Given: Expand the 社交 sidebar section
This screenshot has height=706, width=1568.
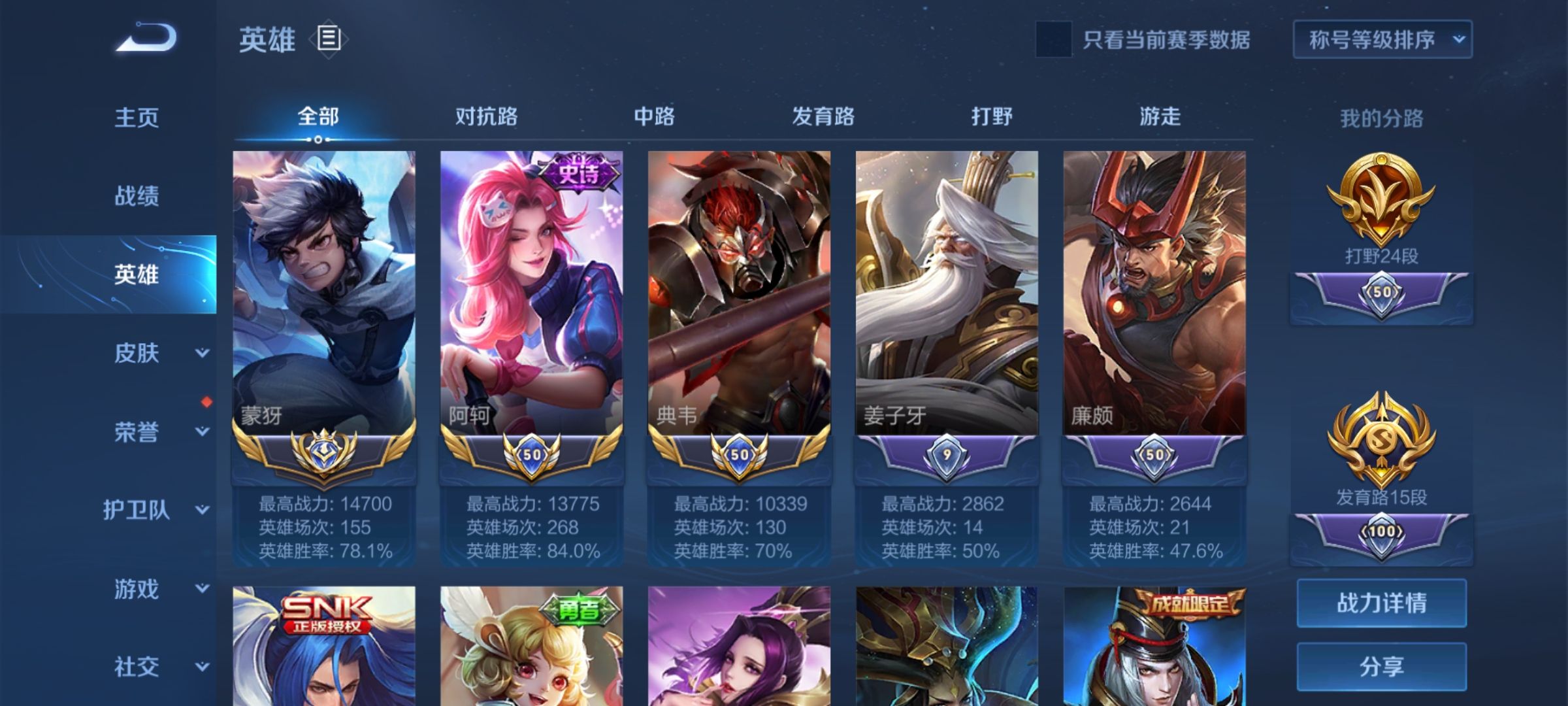Looking at the screenshot, I should click(137, 665).
